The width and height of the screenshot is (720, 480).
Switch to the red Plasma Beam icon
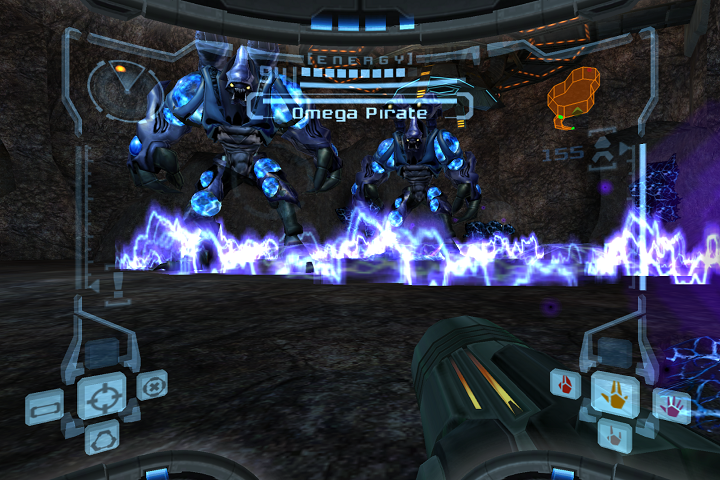click(566, 384)
